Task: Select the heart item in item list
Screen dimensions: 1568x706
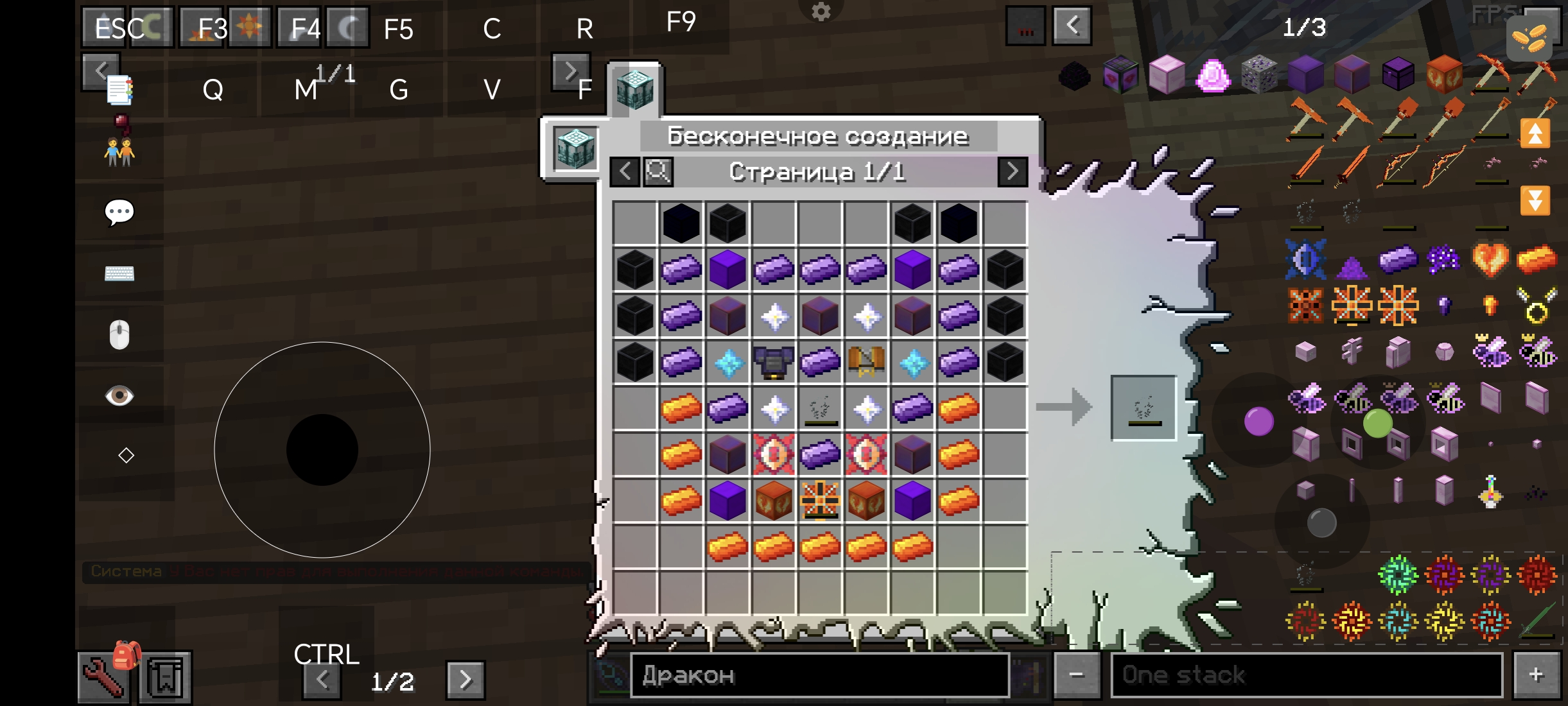Action: (x=1490, y=259)
